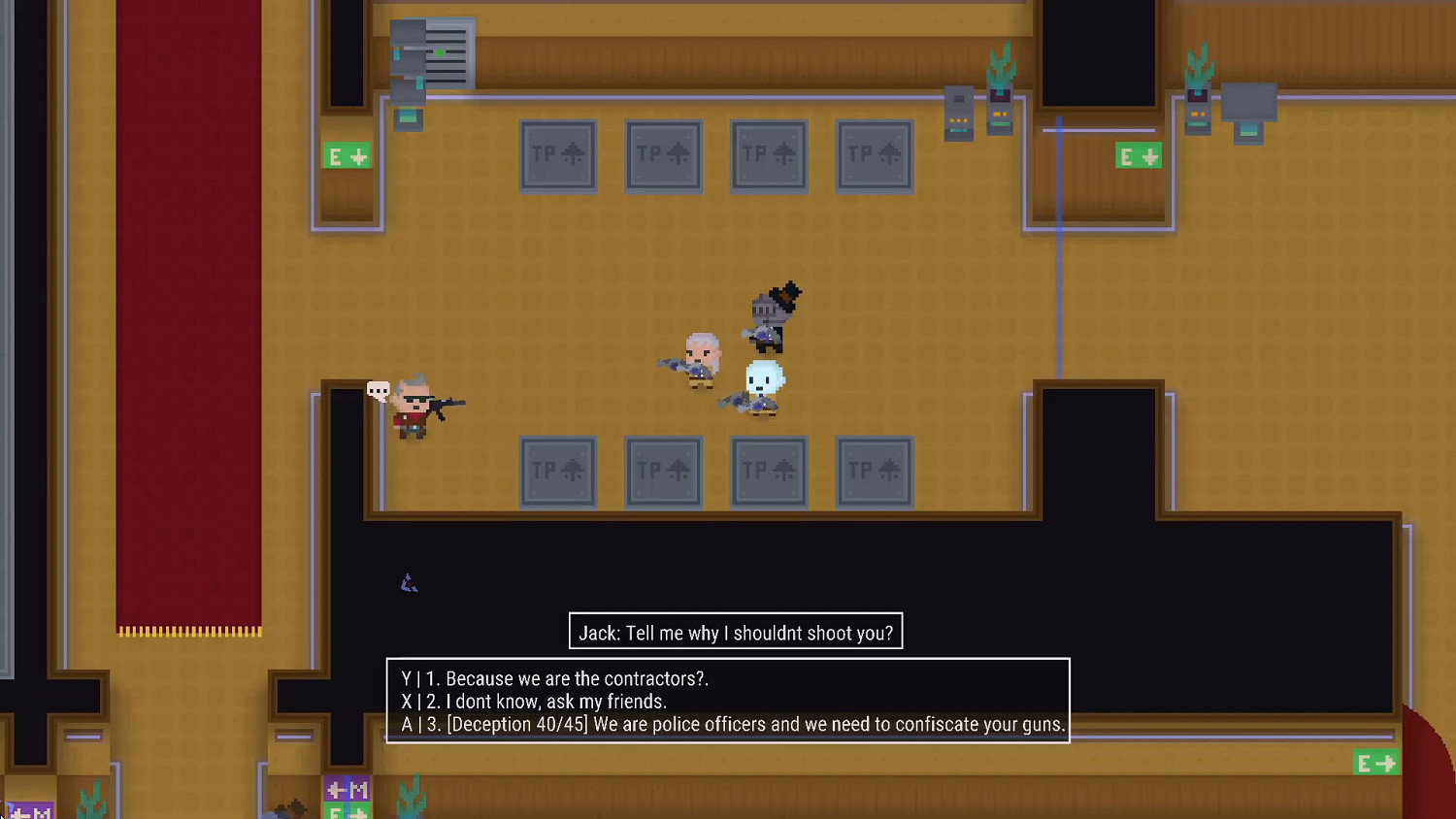Click Jack's dialogue text box
Viewport: 1456px width, 819px height.
(x=735, y=632)
